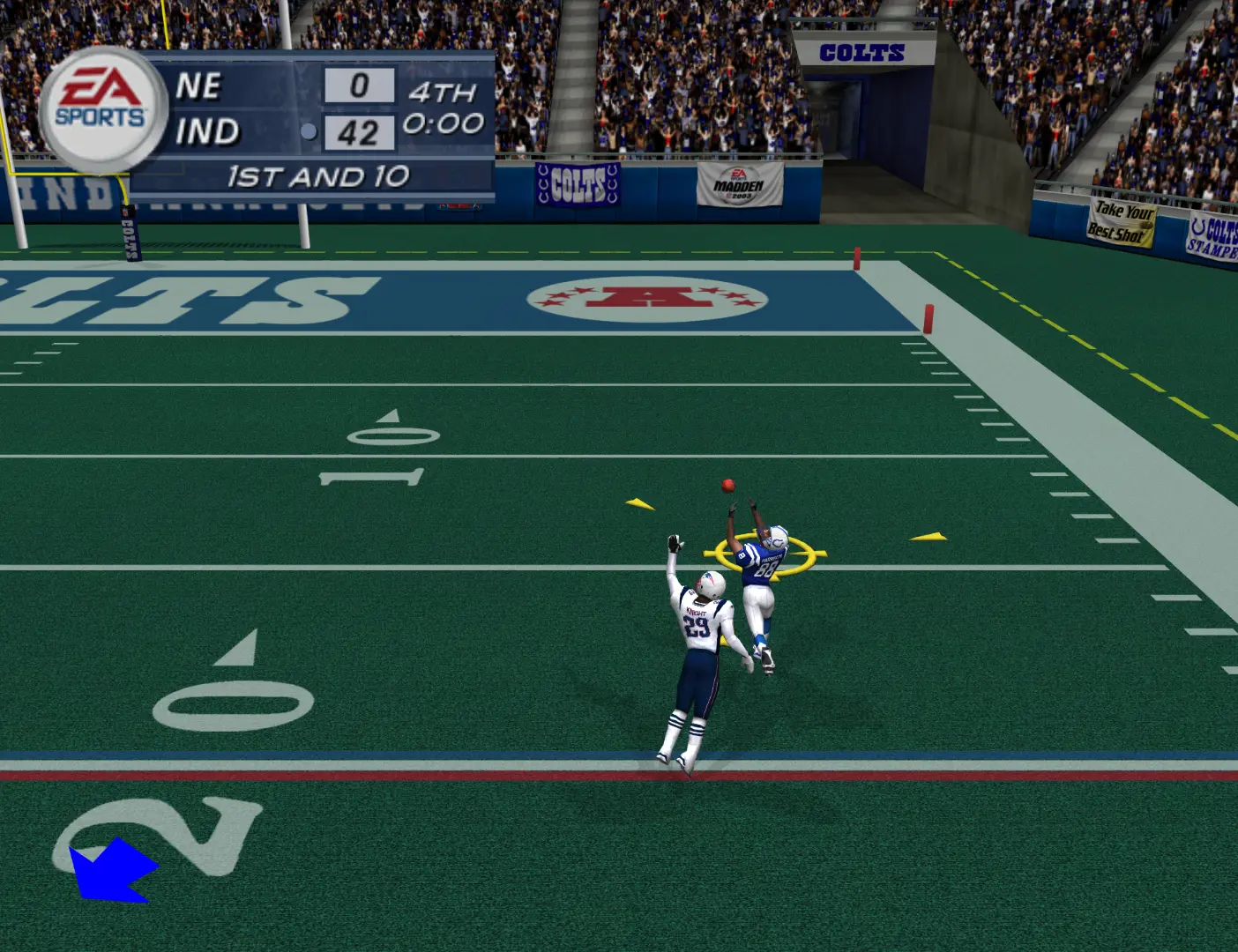Expand the NE score box

(x=359, y=85)
